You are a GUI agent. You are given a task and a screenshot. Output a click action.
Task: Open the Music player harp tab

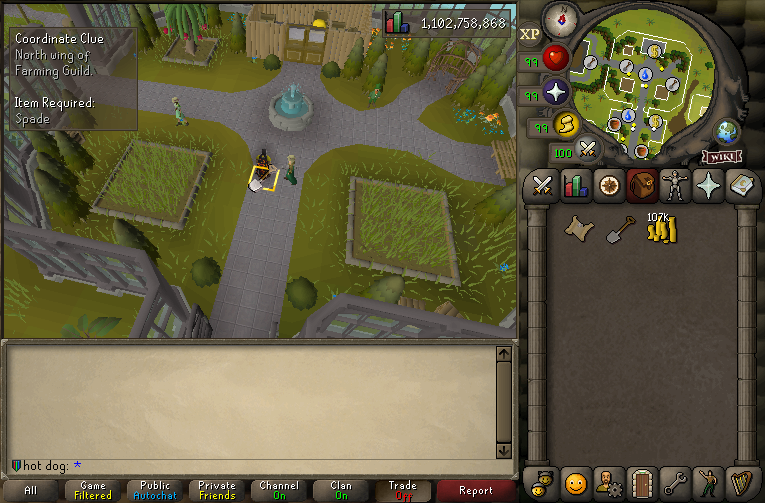(x=741, y=484)
